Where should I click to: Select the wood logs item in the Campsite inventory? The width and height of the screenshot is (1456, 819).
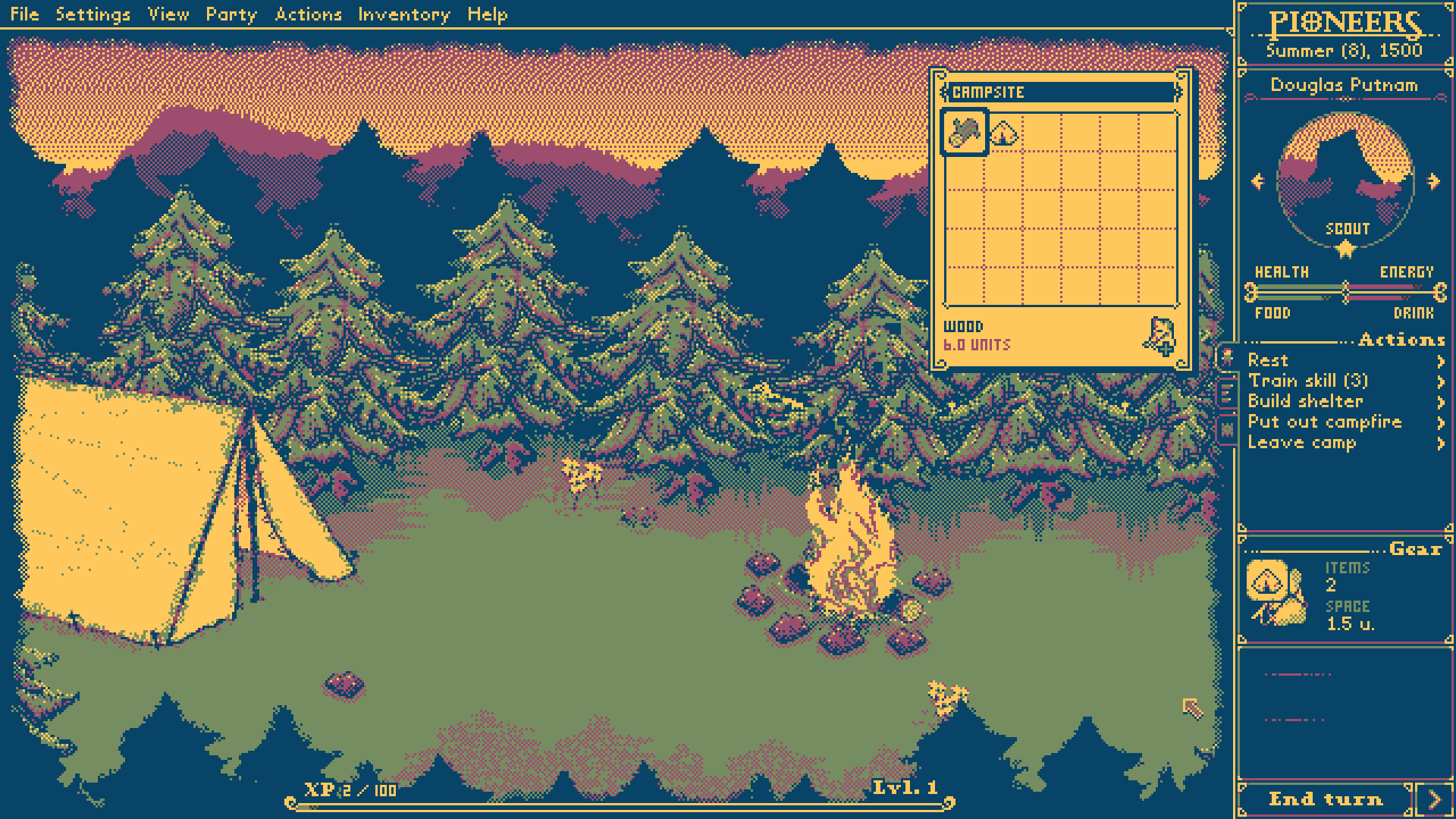[965, 133]
